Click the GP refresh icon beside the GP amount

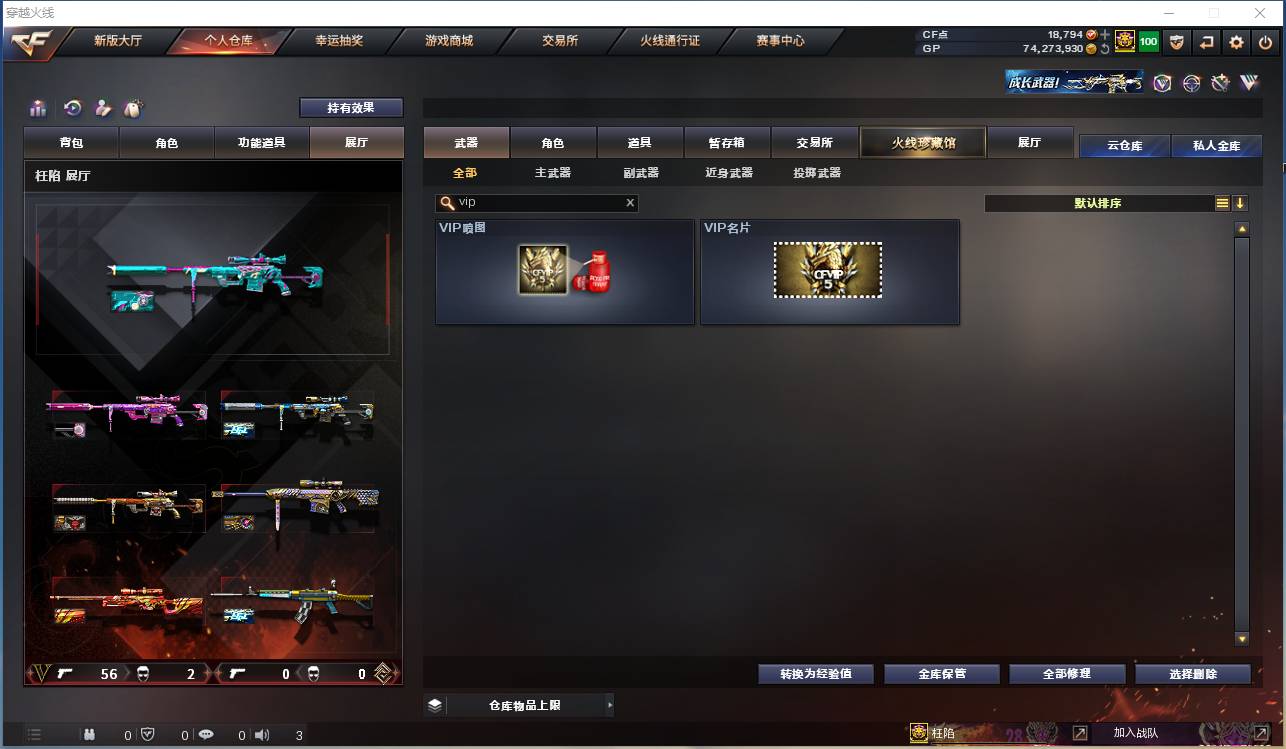pyautogui.click(x=1105, y=49)
